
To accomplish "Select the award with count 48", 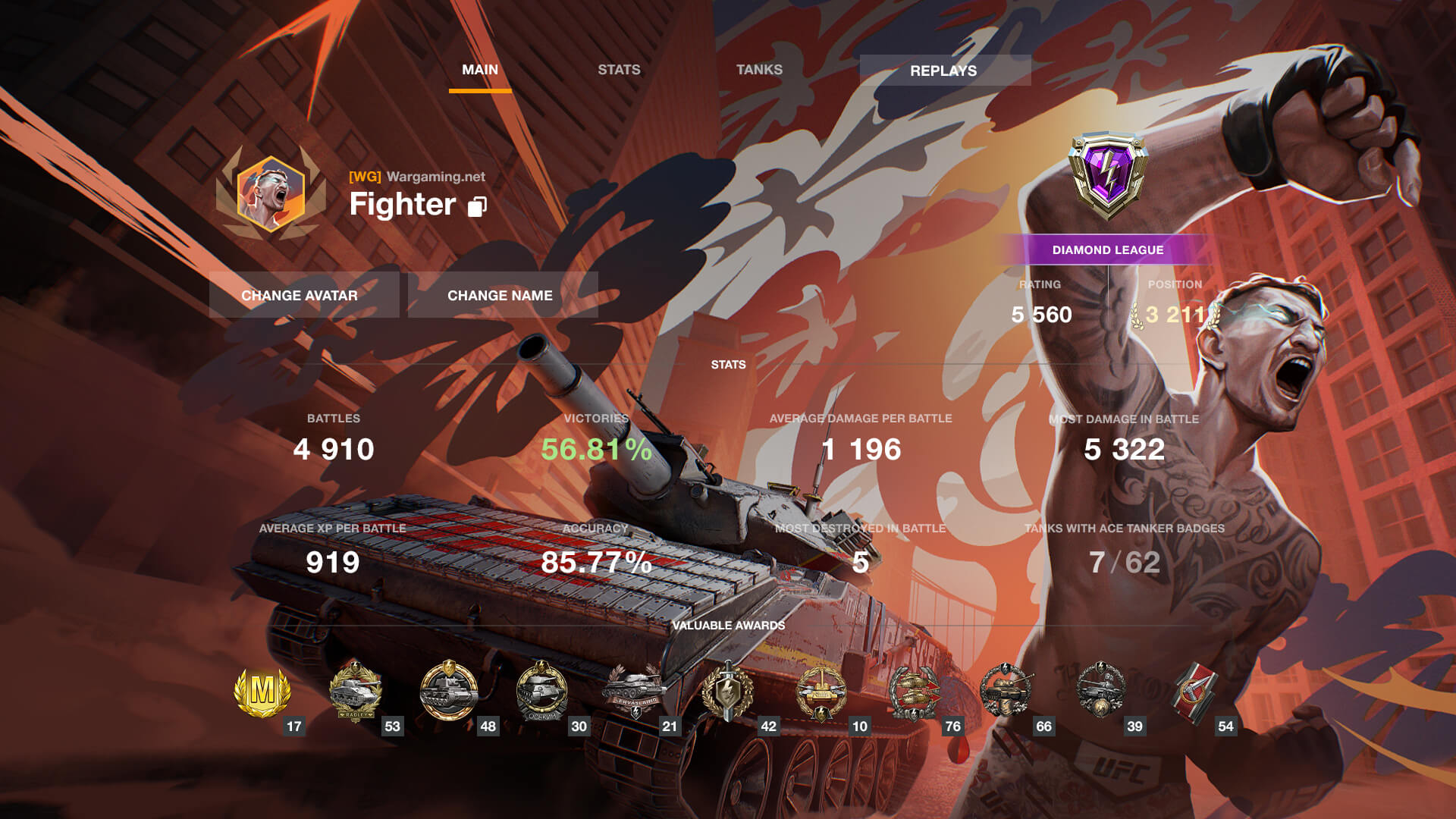I will 449,692.
